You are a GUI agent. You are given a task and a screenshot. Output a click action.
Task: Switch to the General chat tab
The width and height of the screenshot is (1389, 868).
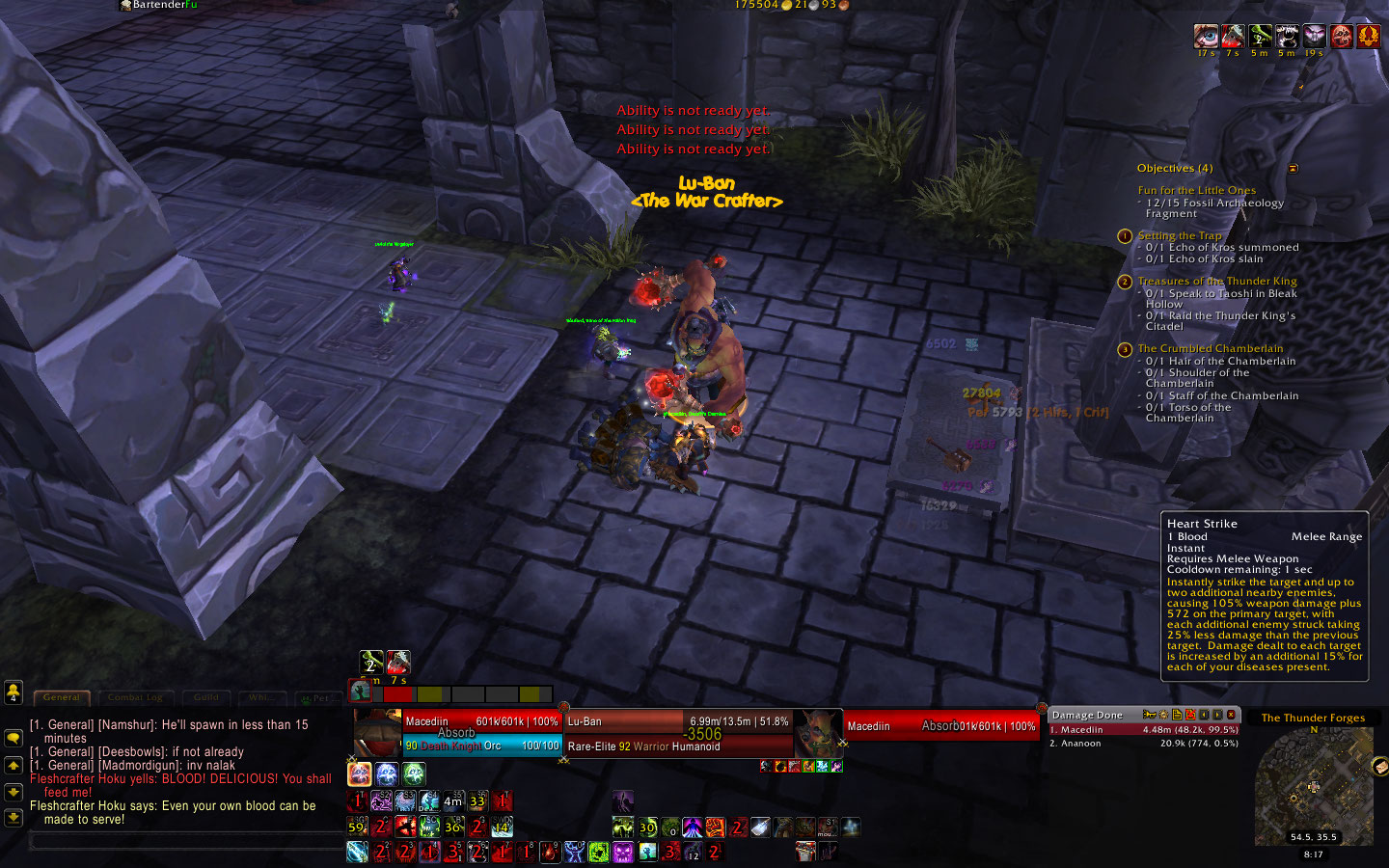tap(62, 697)
